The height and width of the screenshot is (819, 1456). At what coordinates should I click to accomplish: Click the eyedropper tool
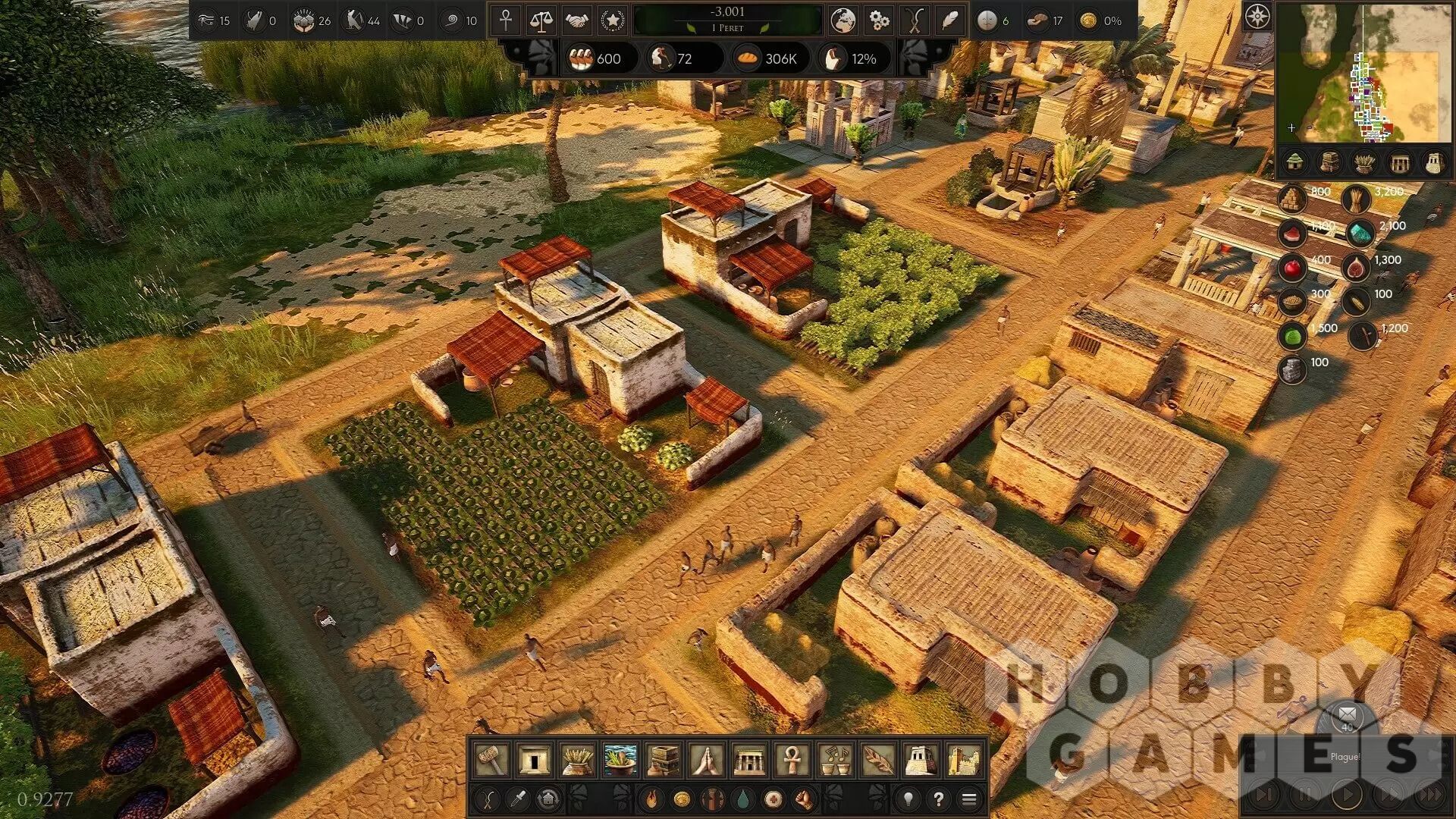click(x=518, y=799)
